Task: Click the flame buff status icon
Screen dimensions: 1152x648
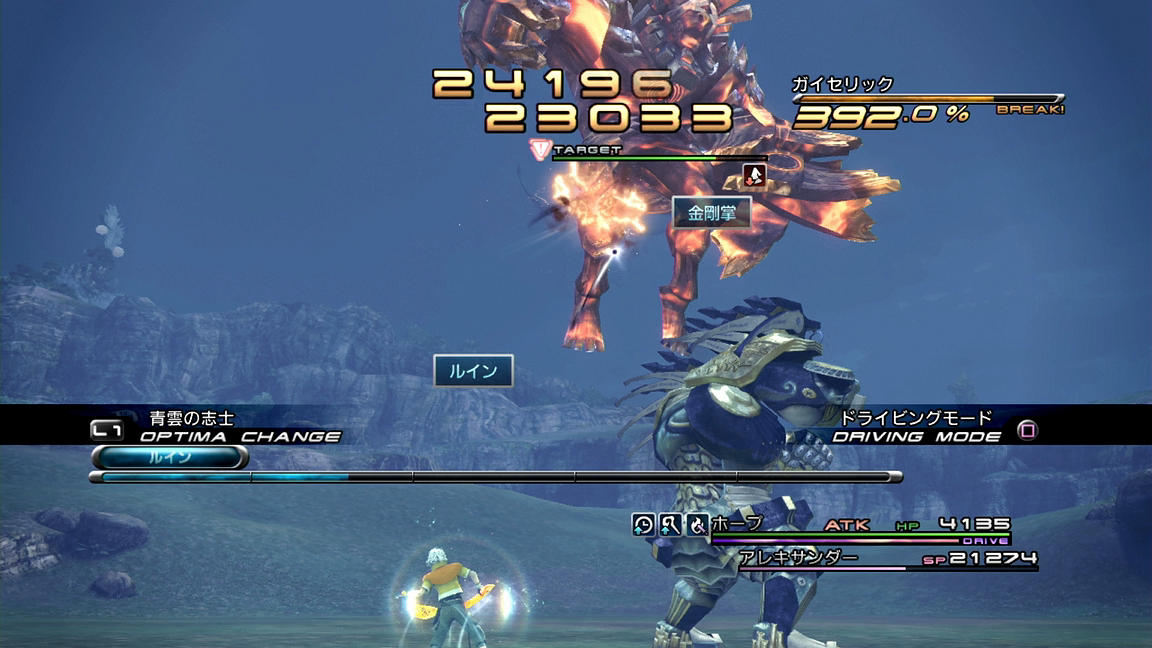Action: (x=697, y=524)
